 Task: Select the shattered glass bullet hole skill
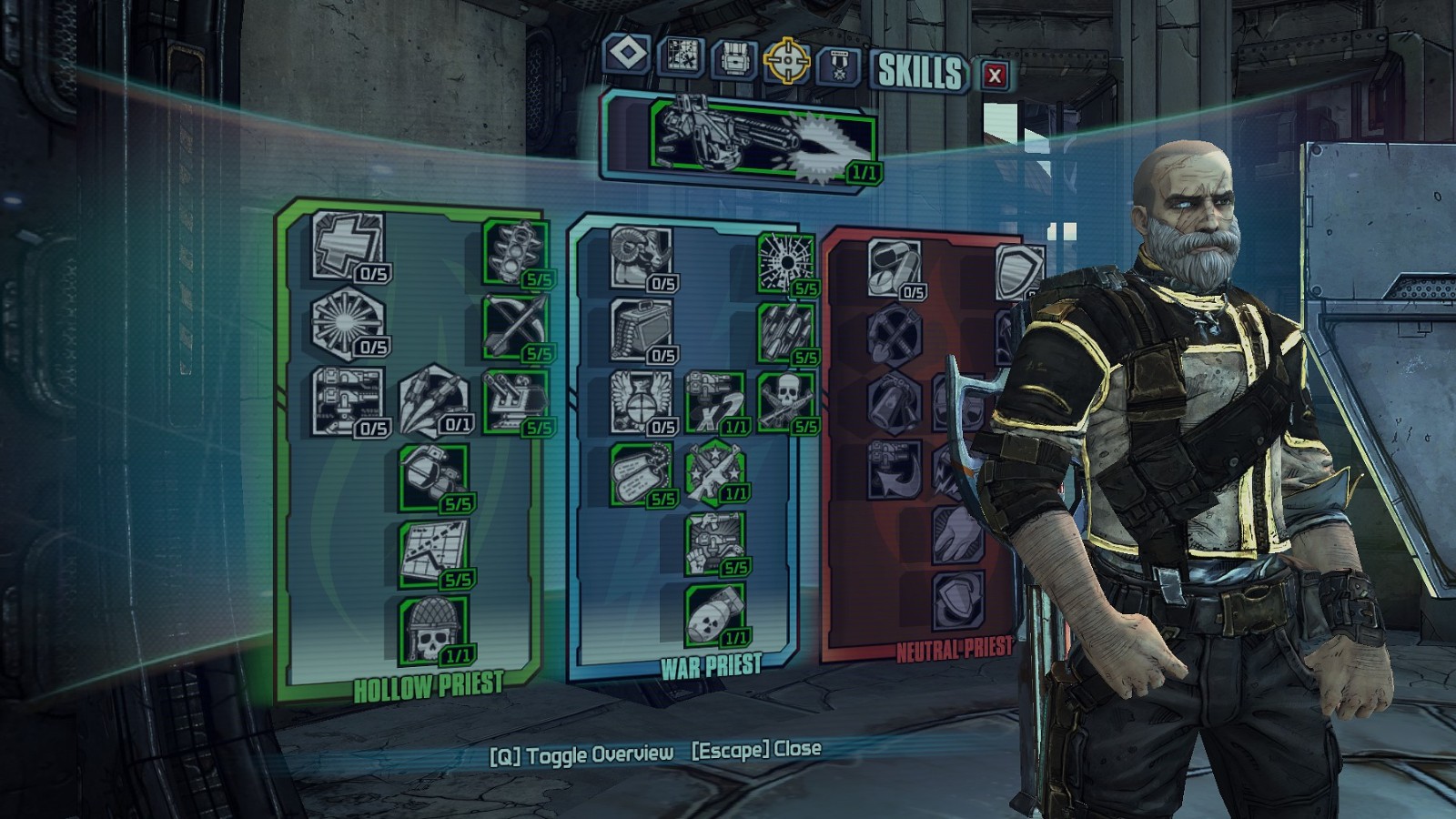(x=786, y=261)
